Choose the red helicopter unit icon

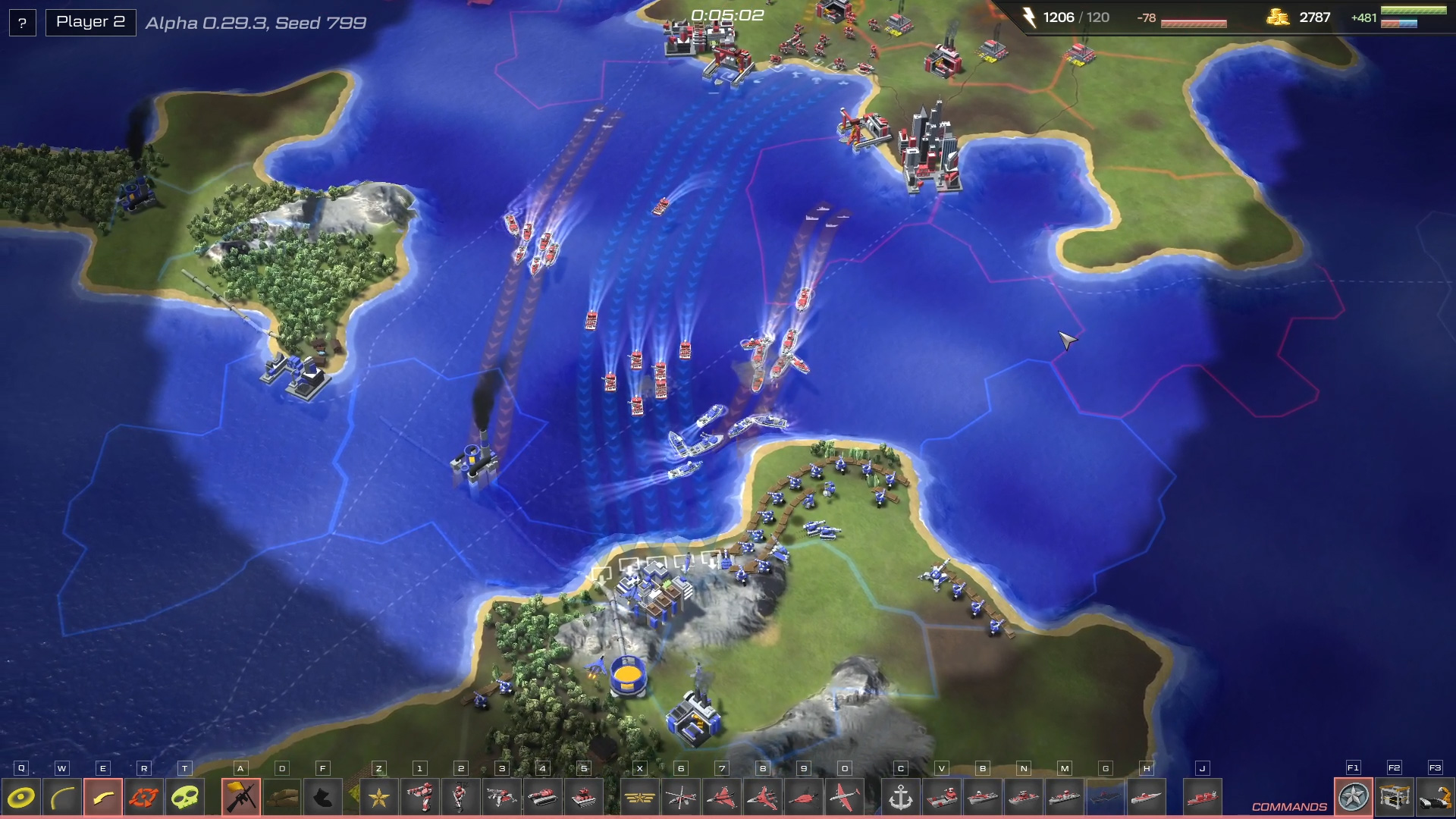pyautogui.click(x=681, y=798)
